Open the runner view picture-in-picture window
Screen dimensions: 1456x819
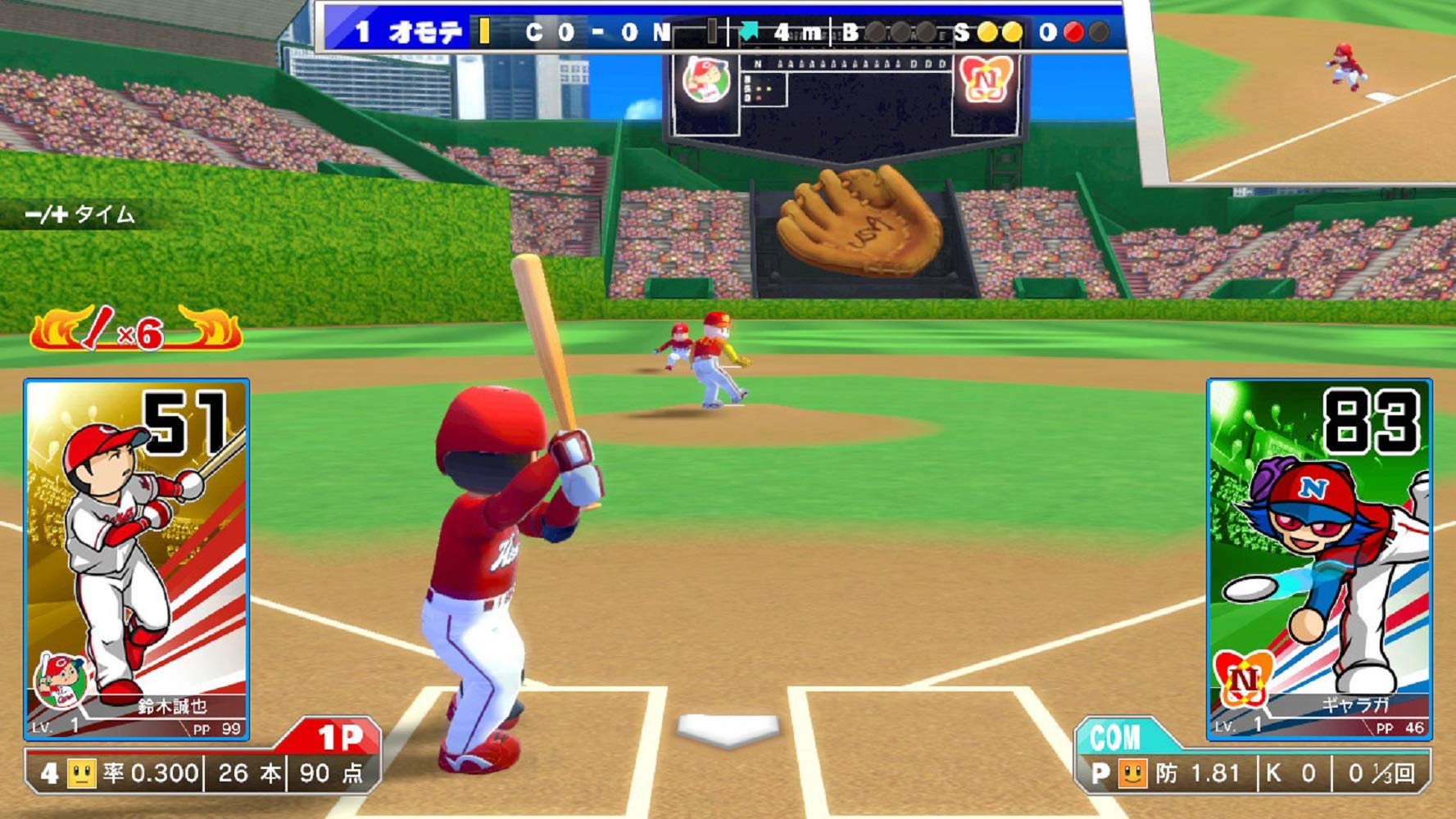pyautogui.click(x=1303, y=90)
